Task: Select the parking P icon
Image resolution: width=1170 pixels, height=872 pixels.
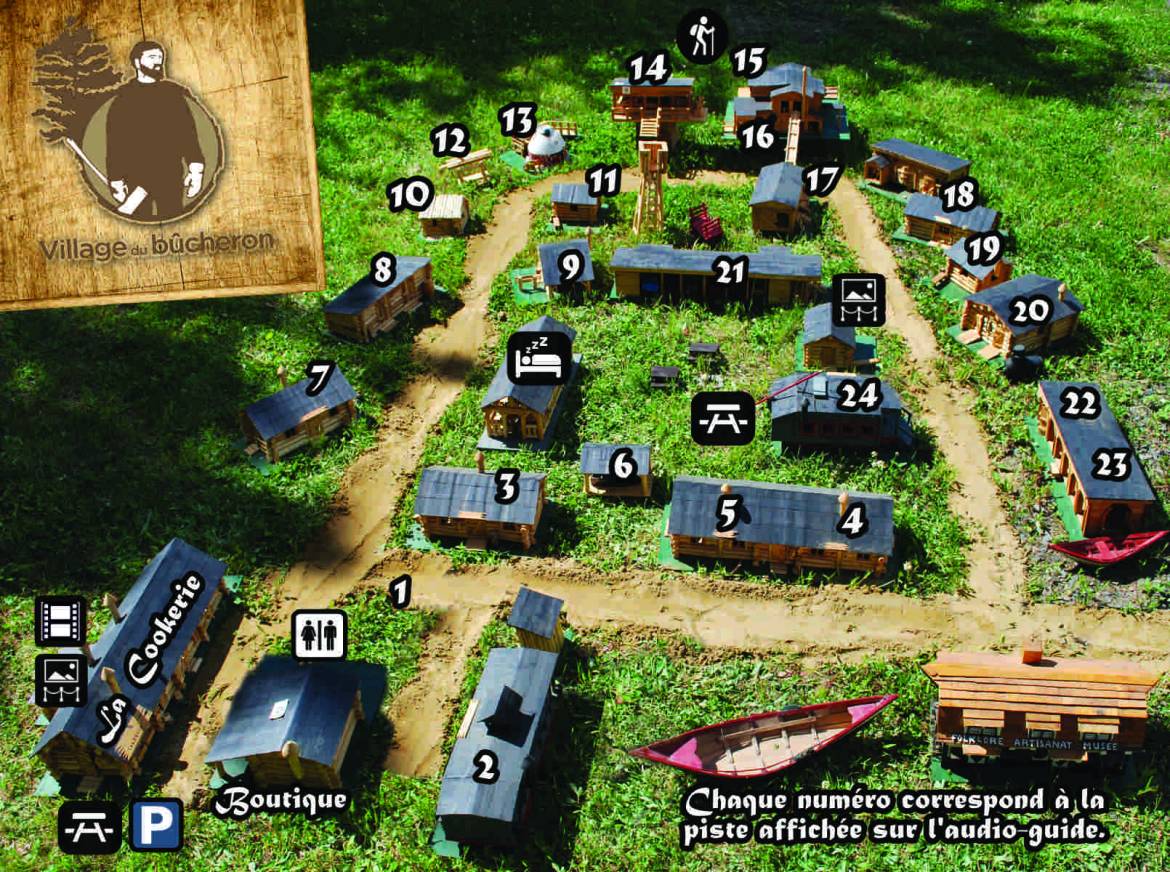Action: click(155, 825)
